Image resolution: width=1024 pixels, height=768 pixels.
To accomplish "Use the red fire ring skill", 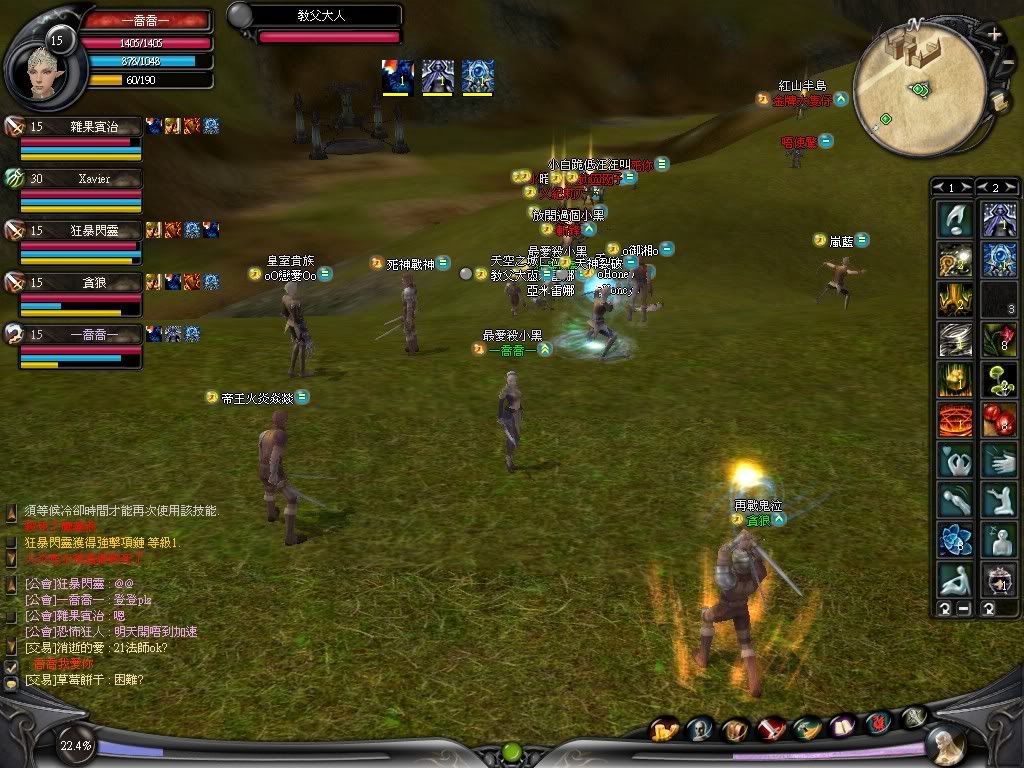I will point(955,419).
